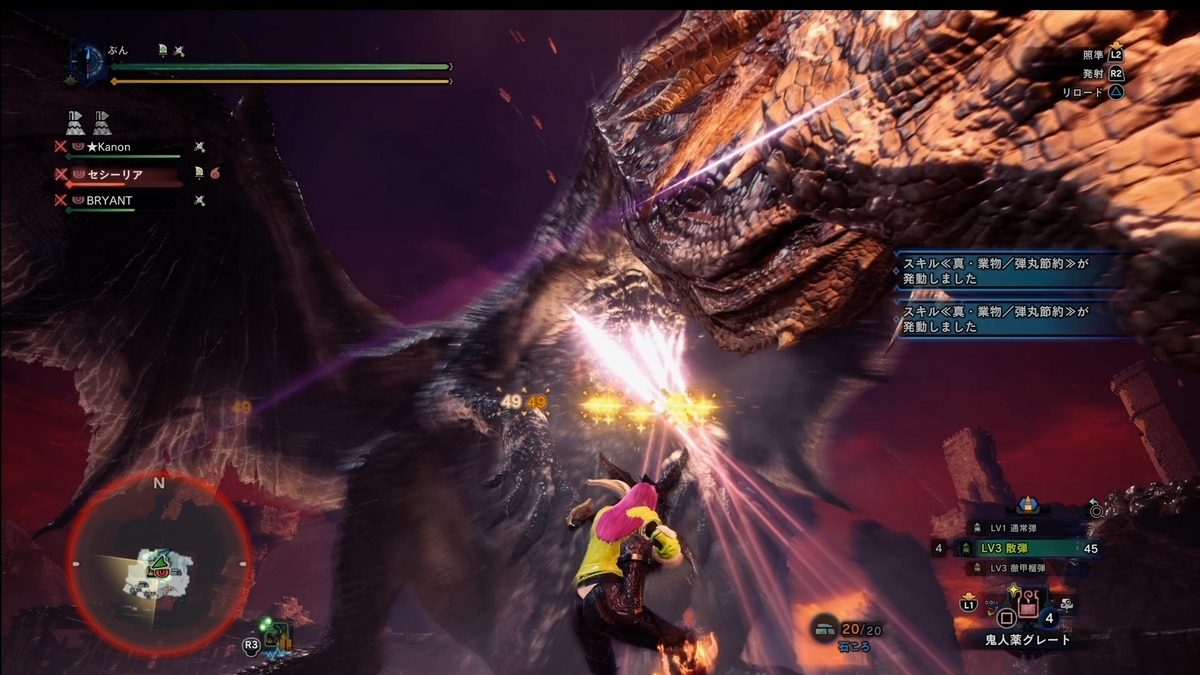Choose the highlighted LV3 散弾 ammo

click(1019, 548)
